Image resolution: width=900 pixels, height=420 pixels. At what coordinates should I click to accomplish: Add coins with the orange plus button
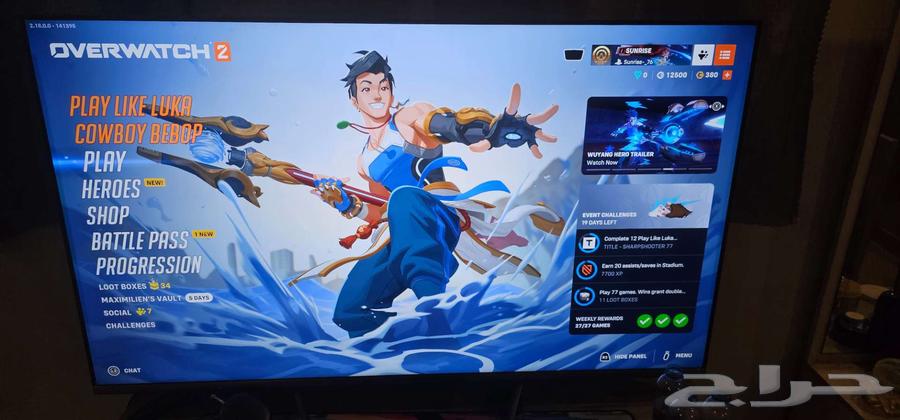[727, 75]
